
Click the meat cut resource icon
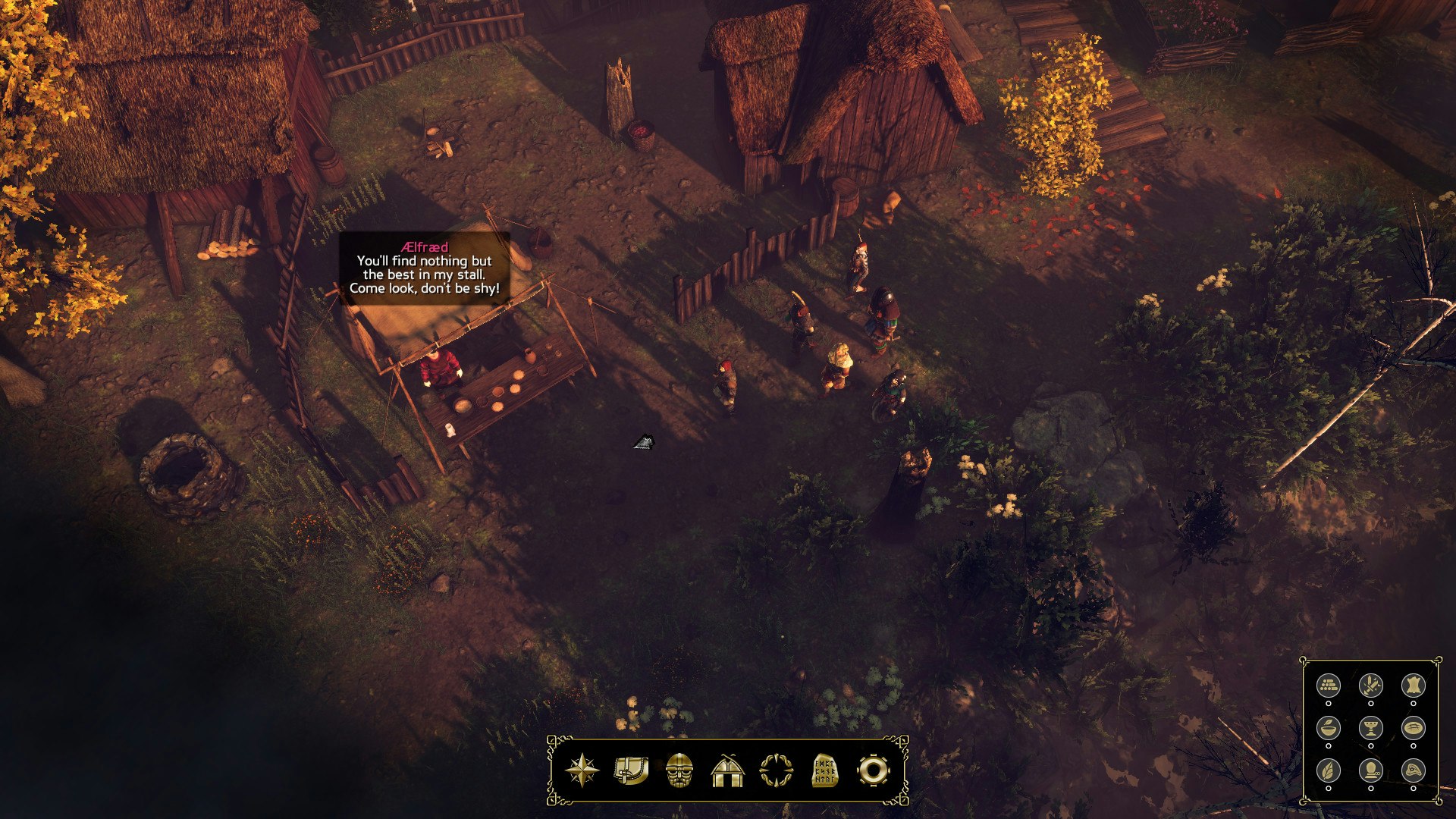click(x=1414, y=772)
